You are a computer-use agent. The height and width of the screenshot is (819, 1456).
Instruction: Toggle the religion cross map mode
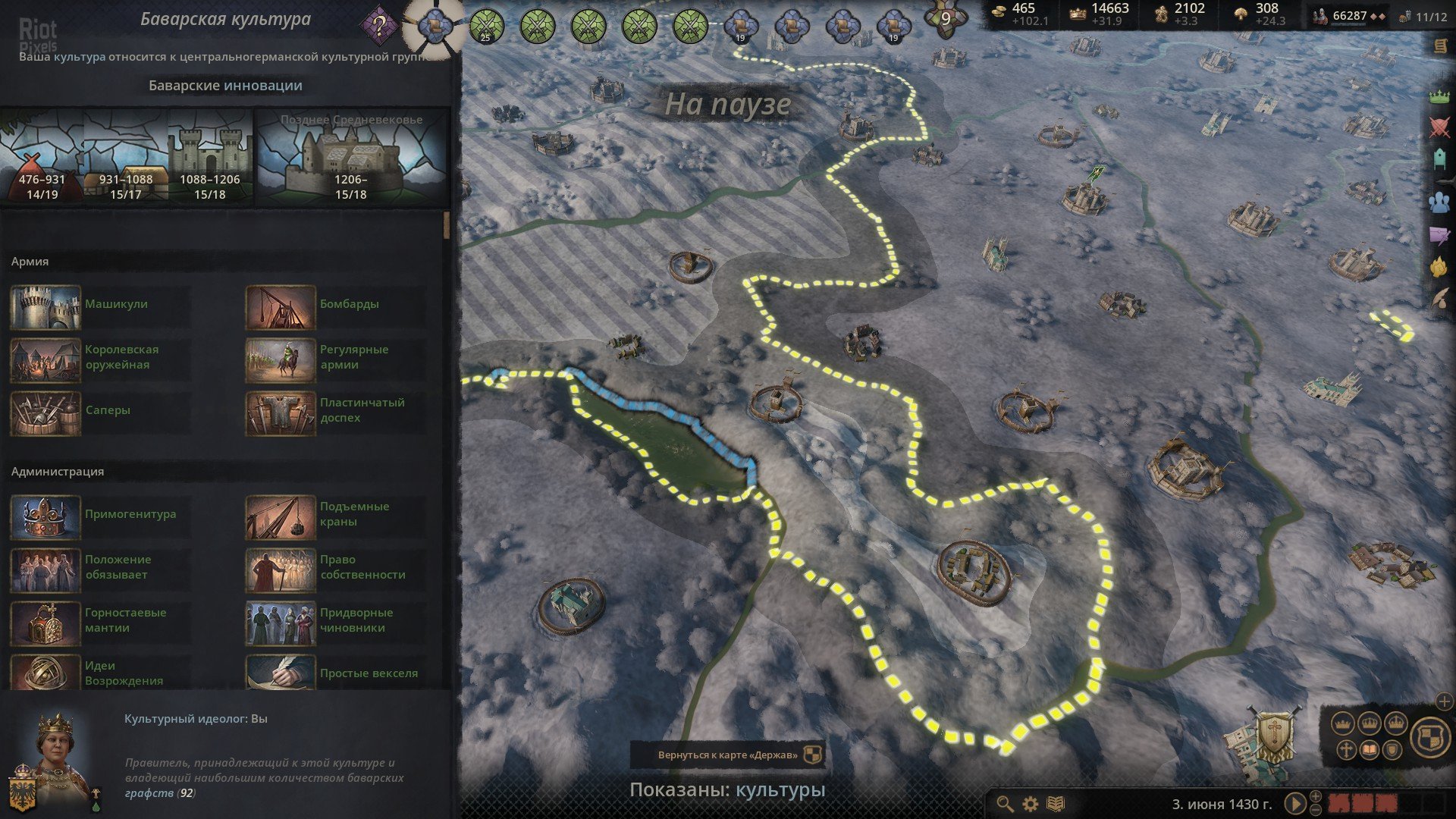tap(1347, 749)
